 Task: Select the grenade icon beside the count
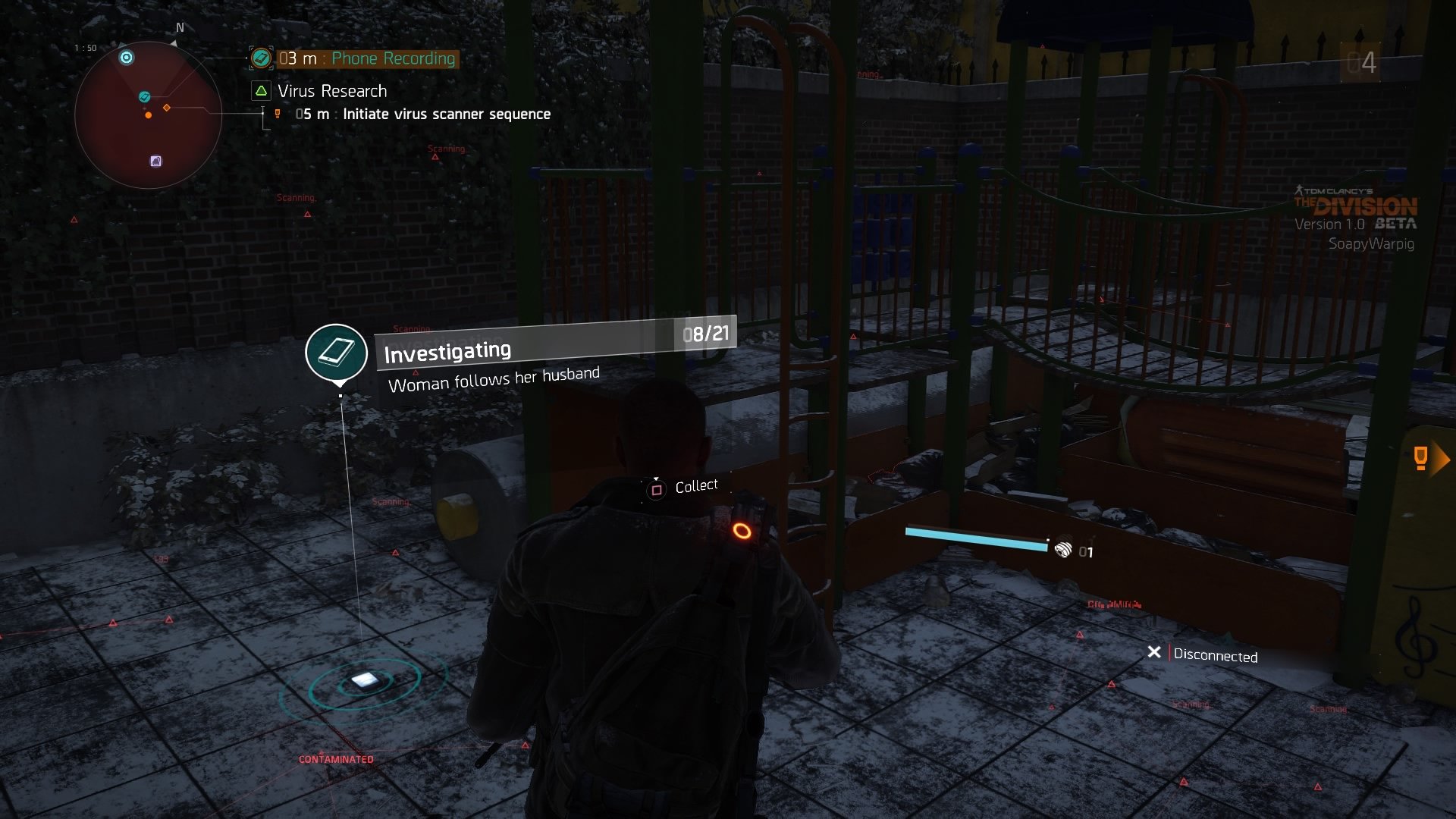(x=1063, y=550)
